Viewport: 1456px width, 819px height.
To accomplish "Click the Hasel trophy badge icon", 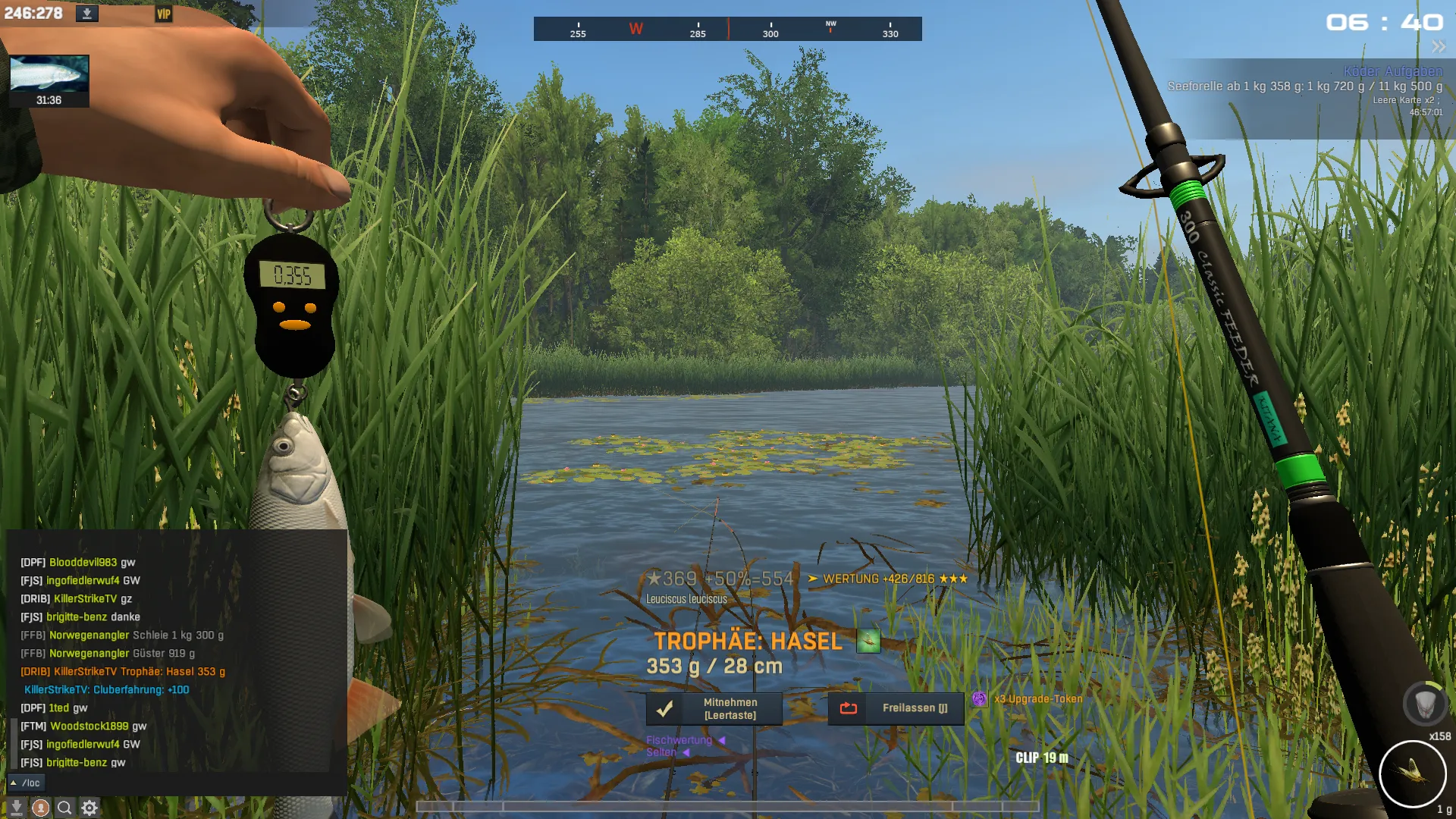I will 868,642.
